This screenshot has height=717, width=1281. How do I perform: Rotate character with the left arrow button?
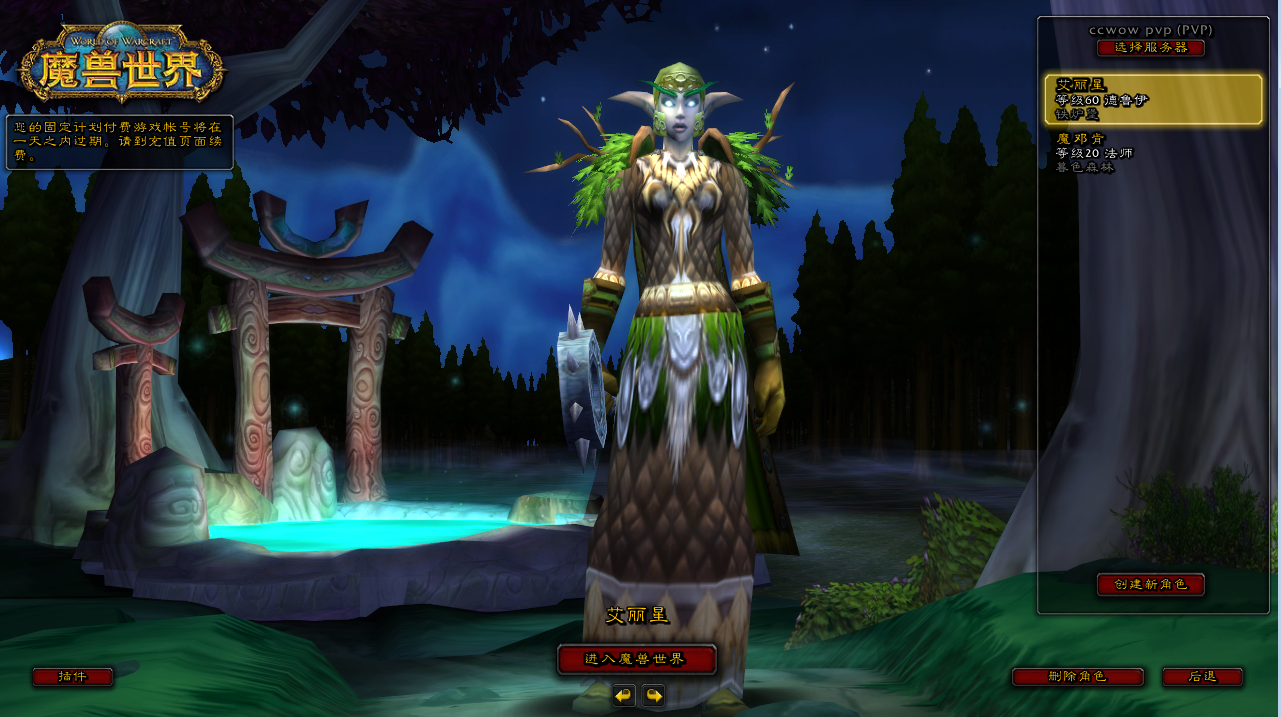coord(624,695)
